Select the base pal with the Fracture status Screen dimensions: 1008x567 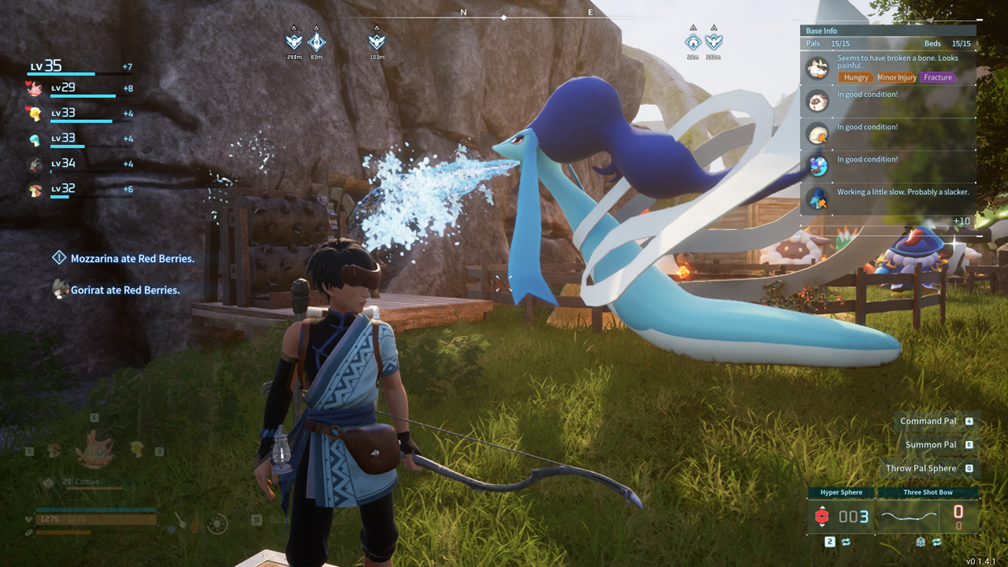pyautogui.click(x=818, y=69)
